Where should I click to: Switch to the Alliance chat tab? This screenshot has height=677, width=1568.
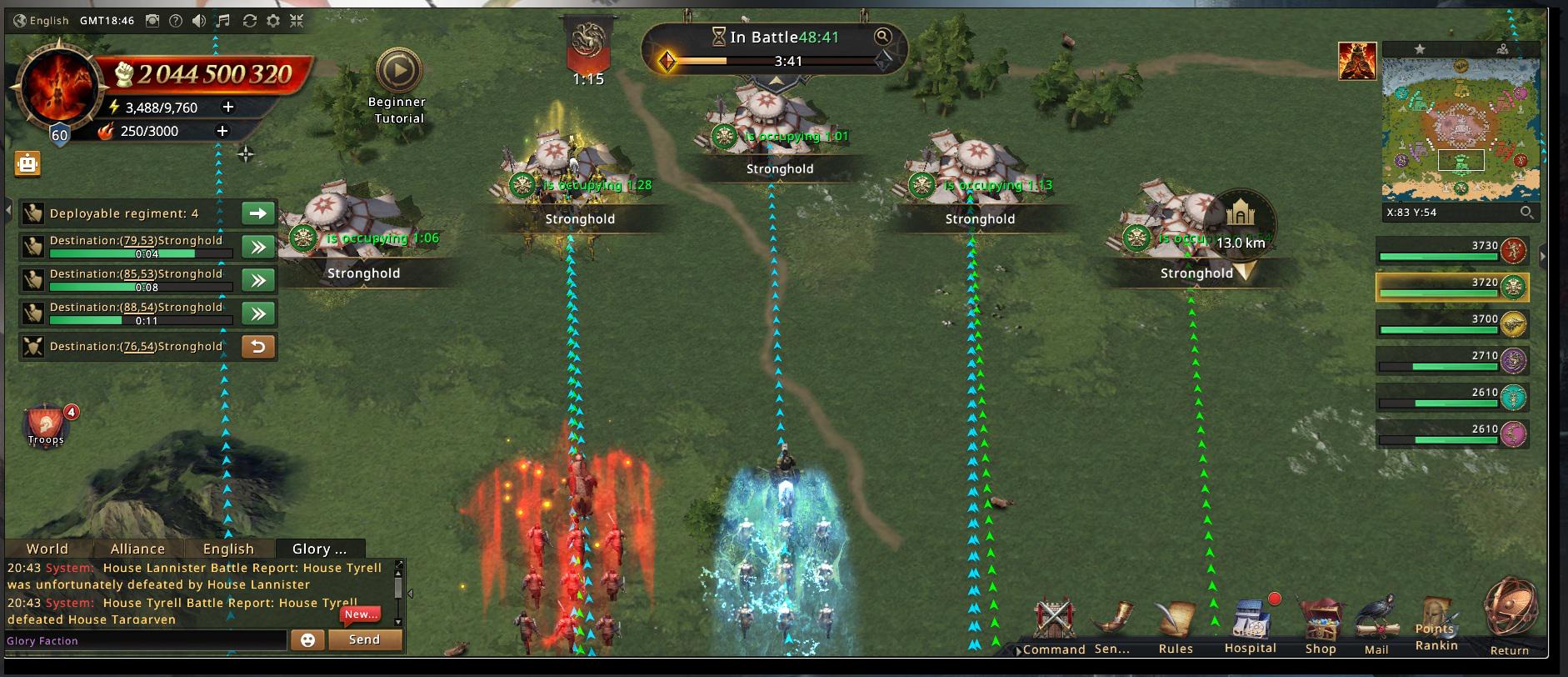click(x=137, y=549)
